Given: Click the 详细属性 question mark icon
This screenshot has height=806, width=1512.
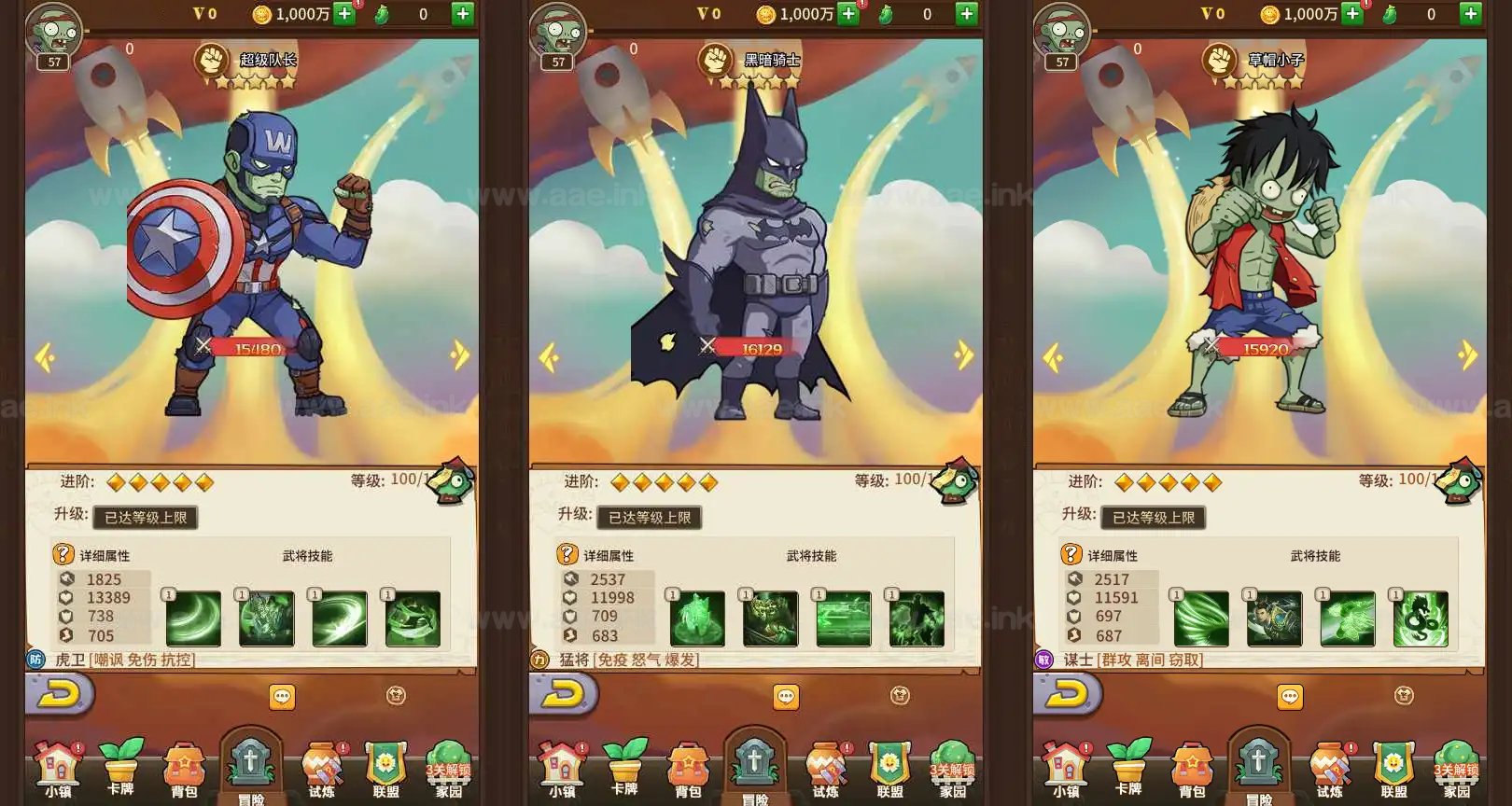Looking at the screenshot, I should (63, 555).
